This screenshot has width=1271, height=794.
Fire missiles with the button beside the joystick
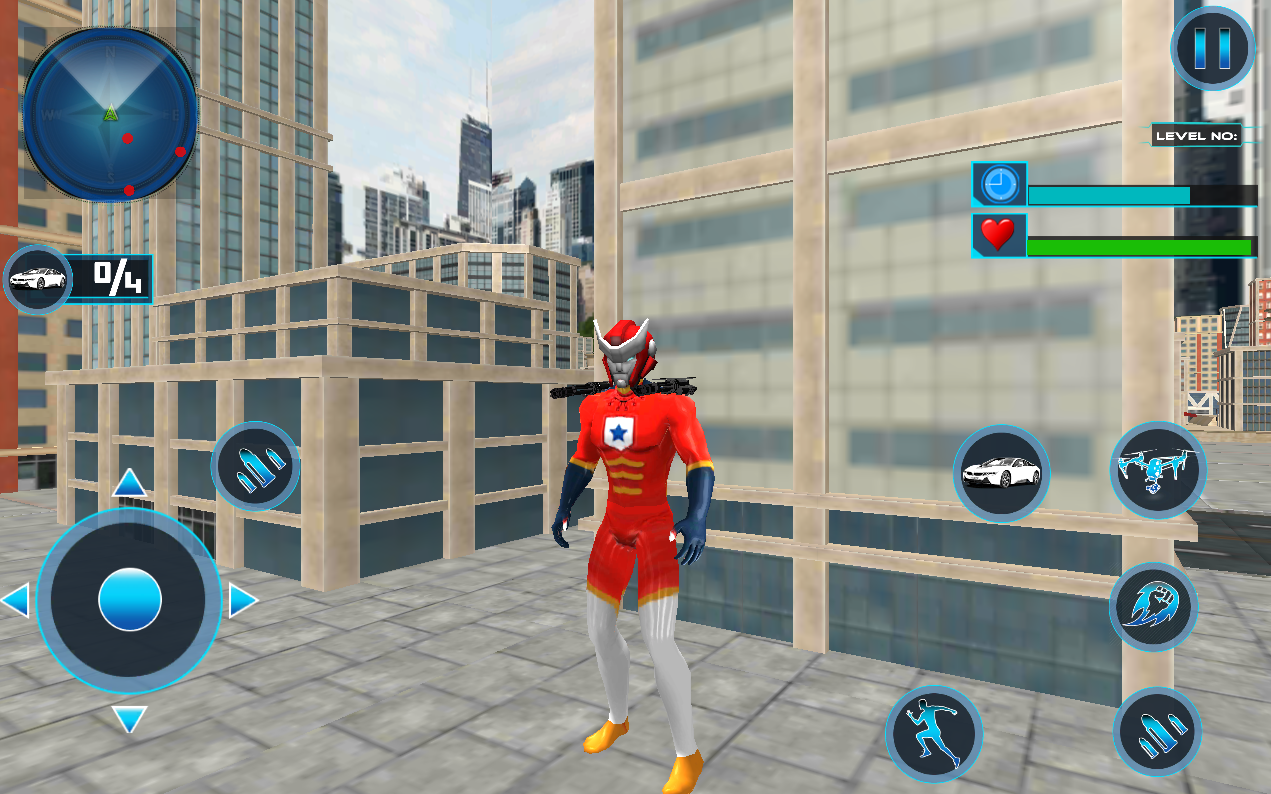click(256, 467)
